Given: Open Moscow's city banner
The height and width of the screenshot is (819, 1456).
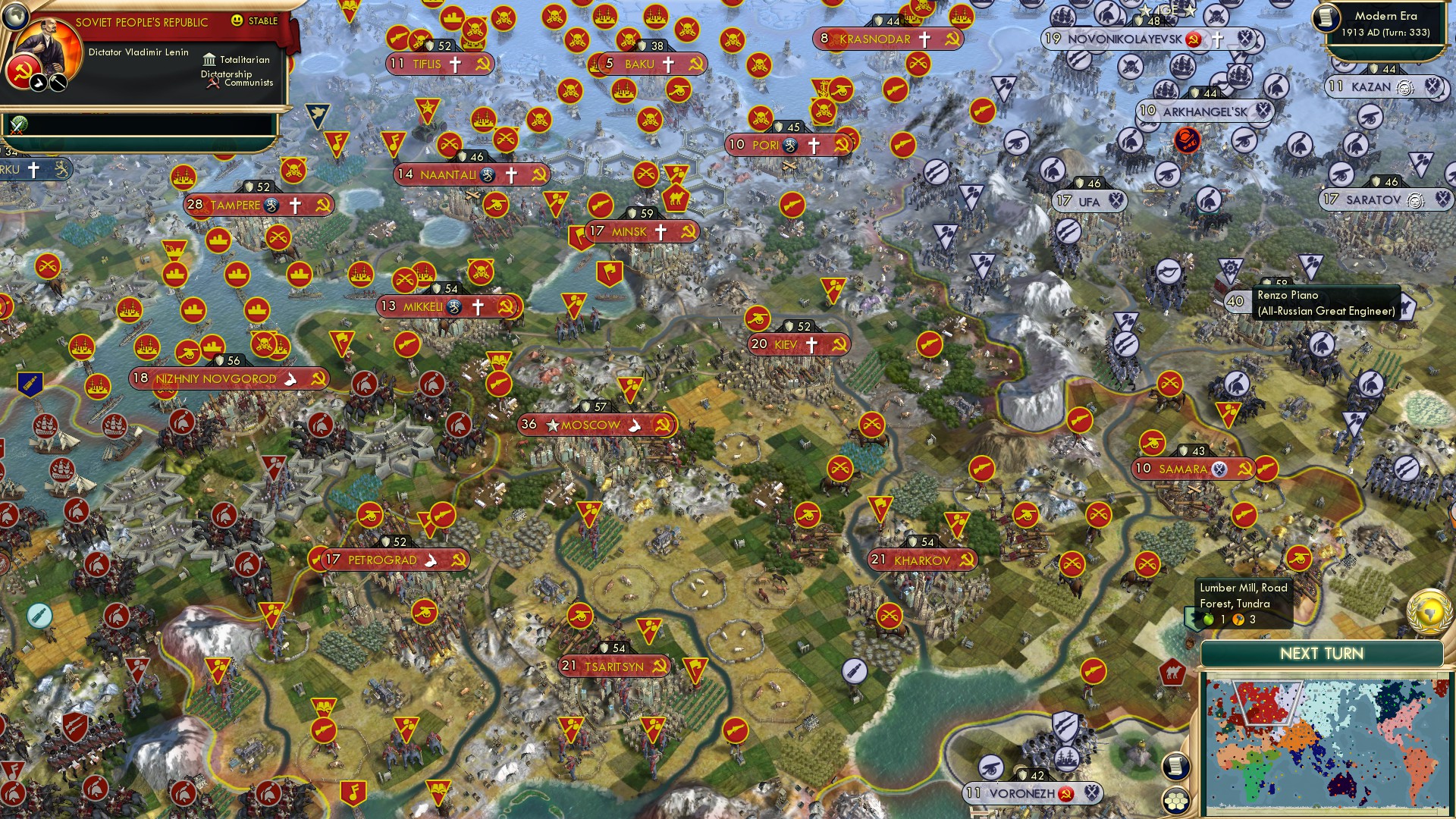Looking at the screenshot, I should (593, 425).
